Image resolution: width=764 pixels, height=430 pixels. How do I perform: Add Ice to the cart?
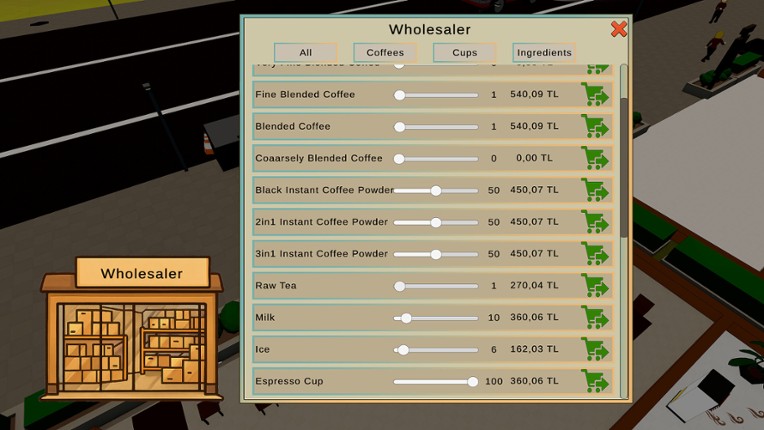coord(597,350)
